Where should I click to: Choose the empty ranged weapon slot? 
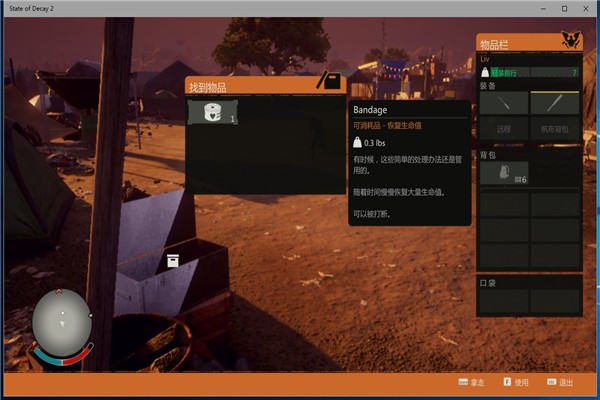coord(503,129)
